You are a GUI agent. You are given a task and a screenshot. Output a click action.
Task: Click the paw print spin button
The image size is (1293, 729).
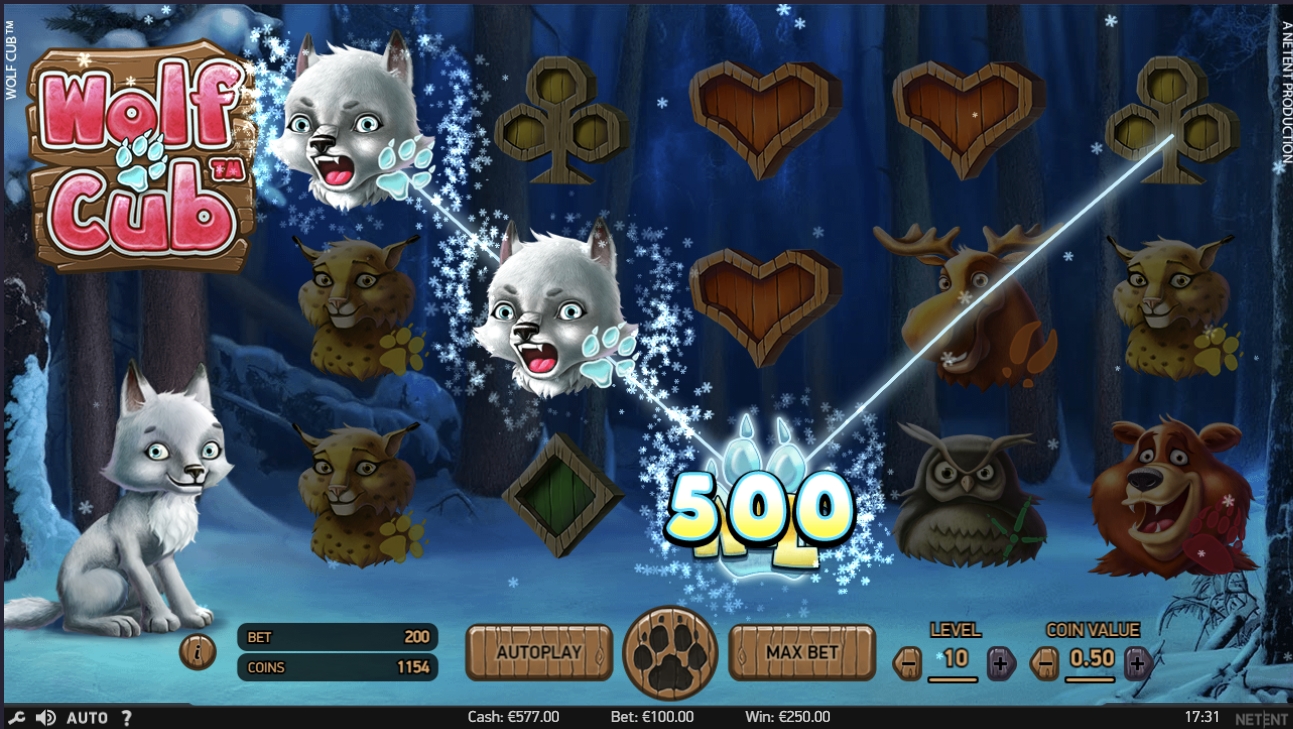[670, 650]
